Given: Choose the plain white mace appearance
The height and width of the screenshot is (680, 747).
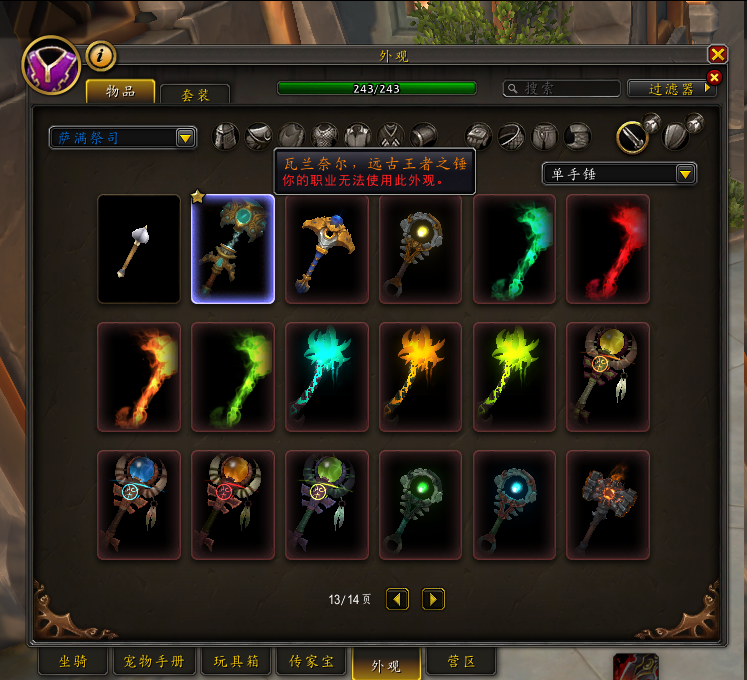Looking at the screenshot, I should point(139,249).
